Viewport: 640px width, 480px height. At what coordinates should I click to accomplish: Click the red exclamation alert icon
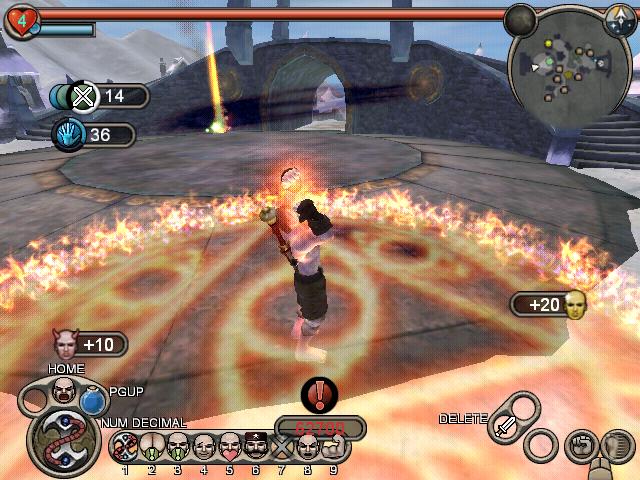[319, 394]
